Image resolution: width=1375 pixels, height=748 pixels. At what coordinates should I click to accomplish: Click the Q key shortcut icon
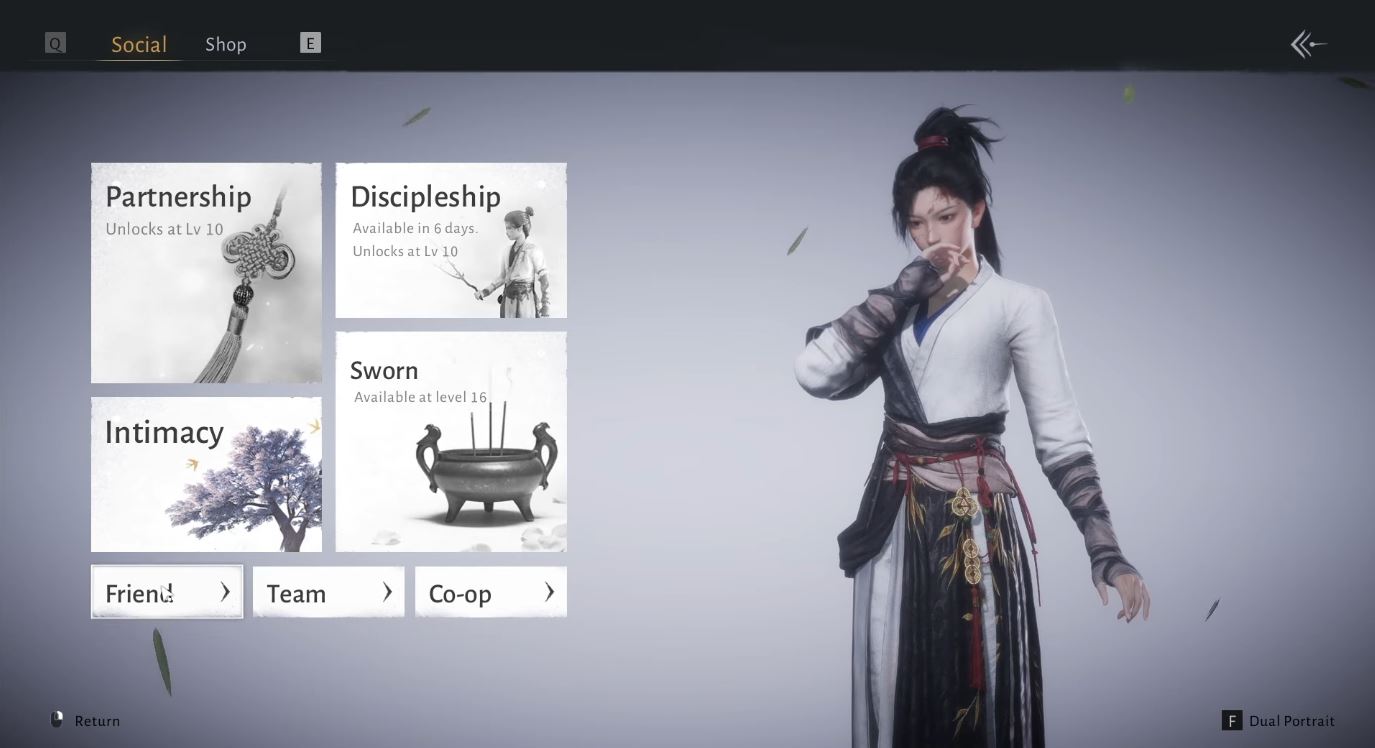55,43
